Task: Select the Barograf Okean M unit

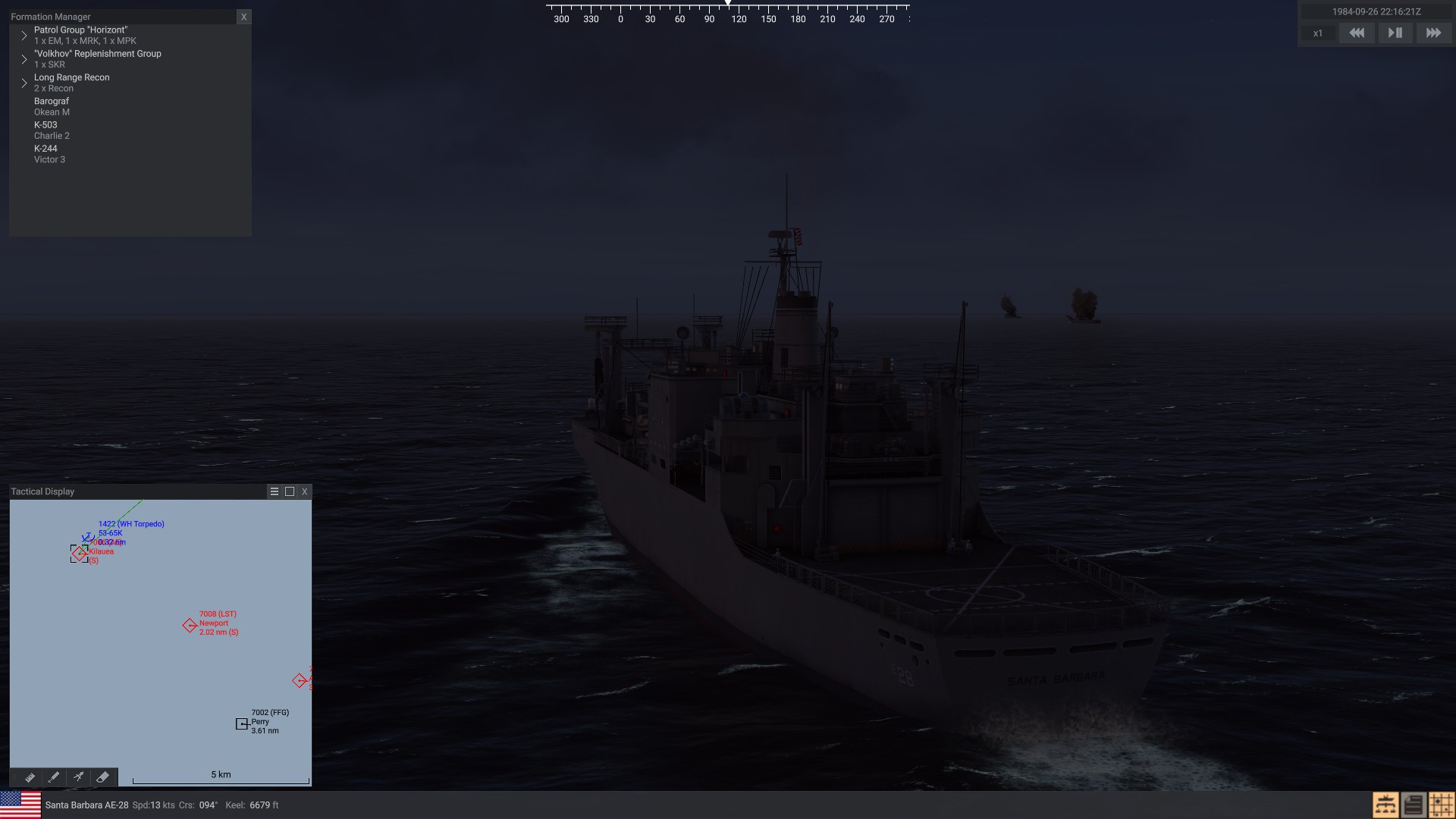Action: pos(52,106)
